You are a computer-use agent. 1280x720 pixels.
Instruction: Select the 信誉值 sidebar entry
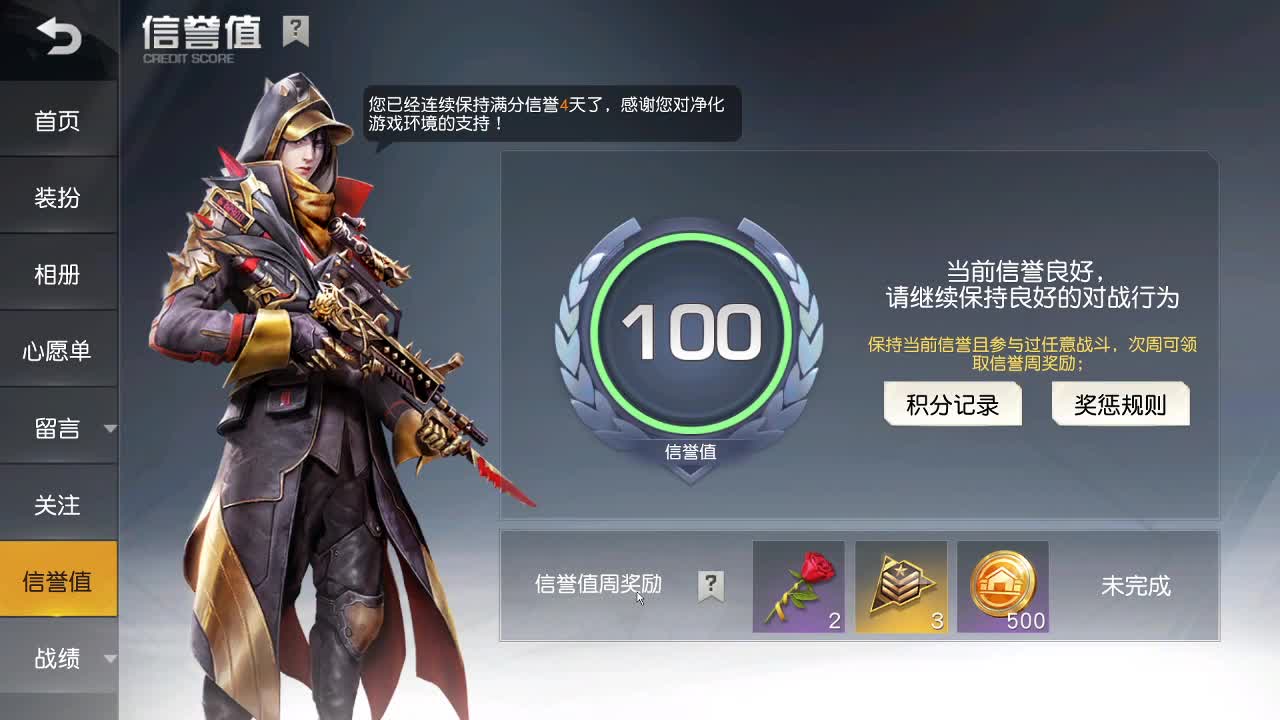pos(59,577)
